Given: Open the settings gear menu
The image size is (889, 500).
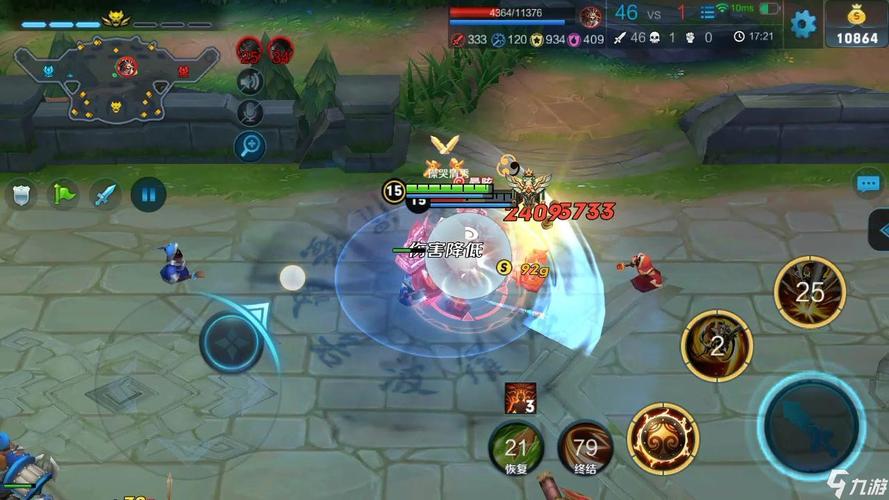Looking at the screenshot, I should point(803,22).
